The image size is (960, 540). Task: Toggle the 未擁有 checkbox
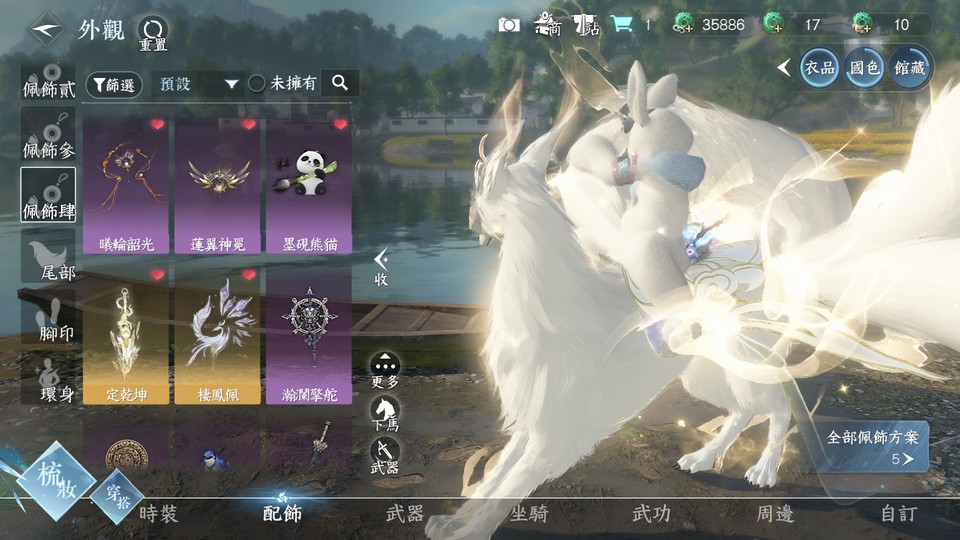pyautogui.click(x=257, y=84)
